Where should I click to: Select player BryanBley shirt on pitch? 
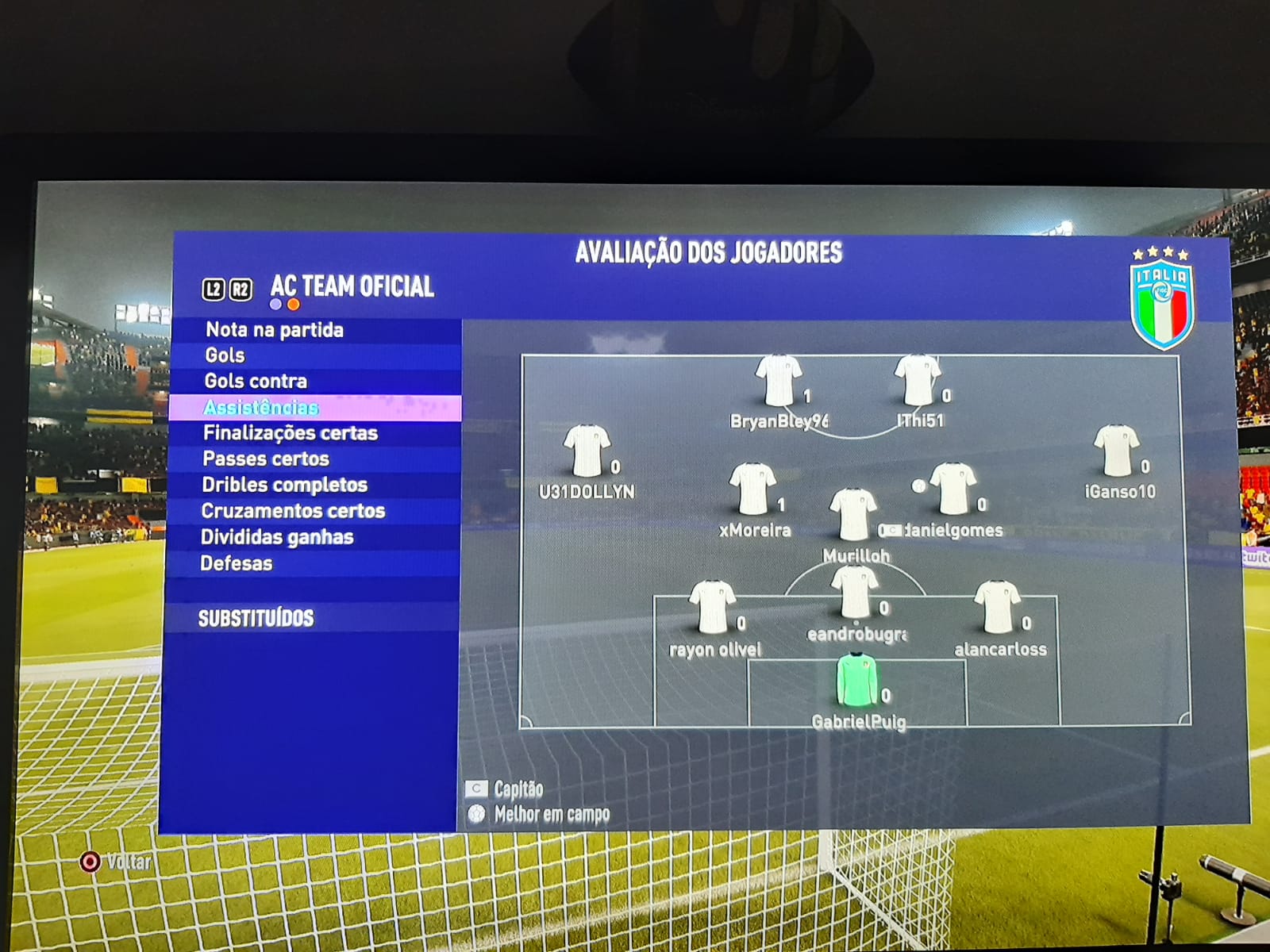point(779,382)
